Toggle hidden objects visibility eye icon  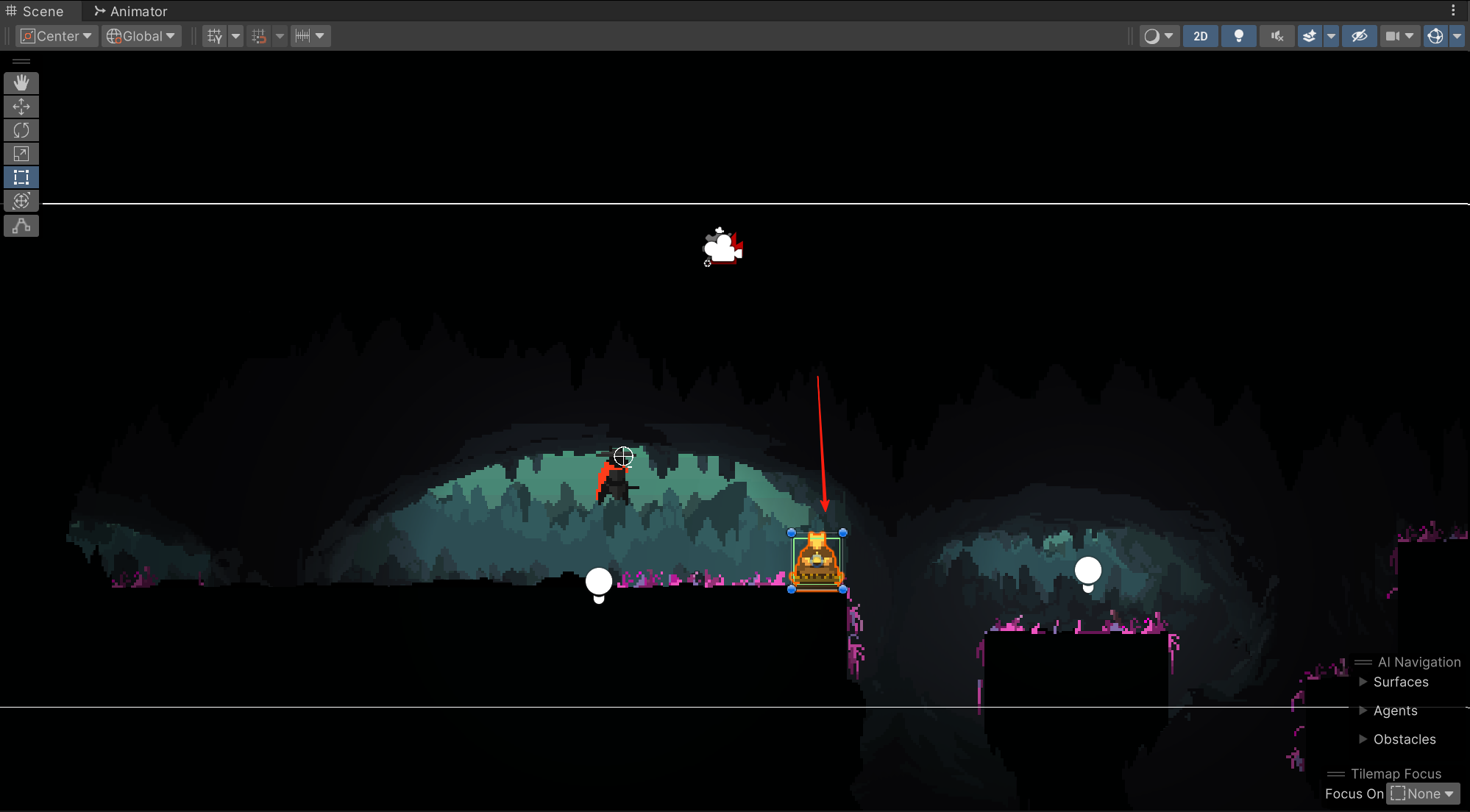click(1359, 36)
